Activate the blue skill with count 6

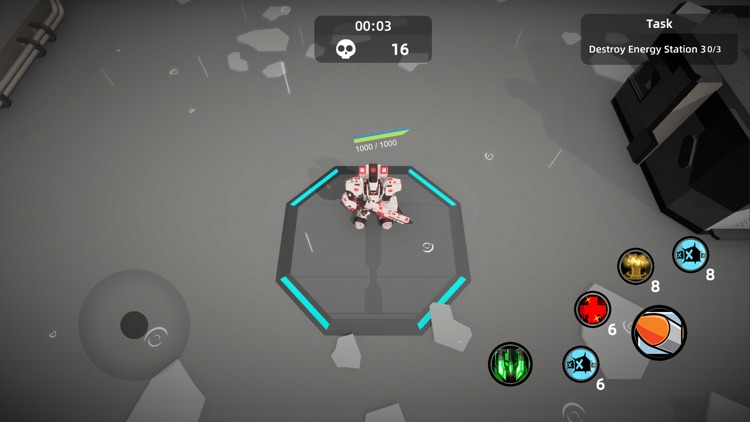(580, 364)
